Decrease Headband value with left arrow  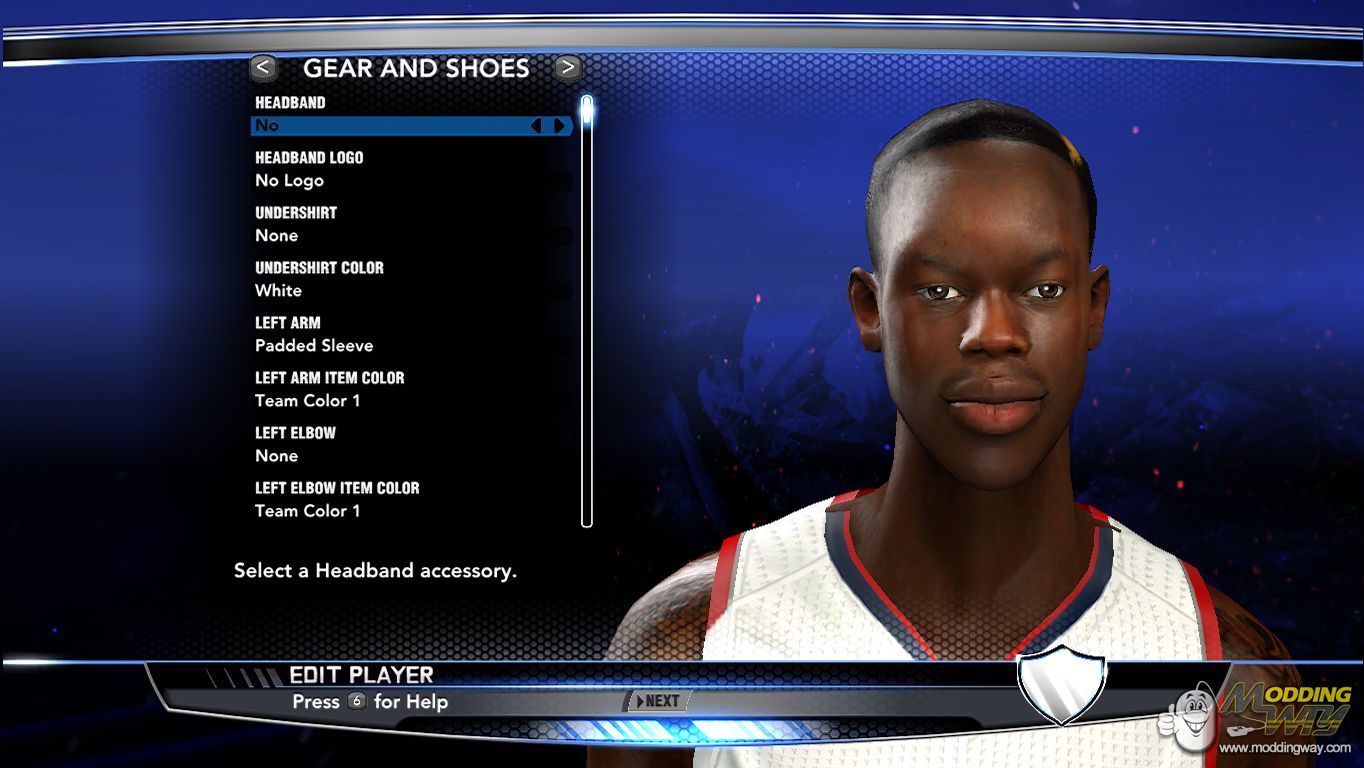tap(536, 126)
